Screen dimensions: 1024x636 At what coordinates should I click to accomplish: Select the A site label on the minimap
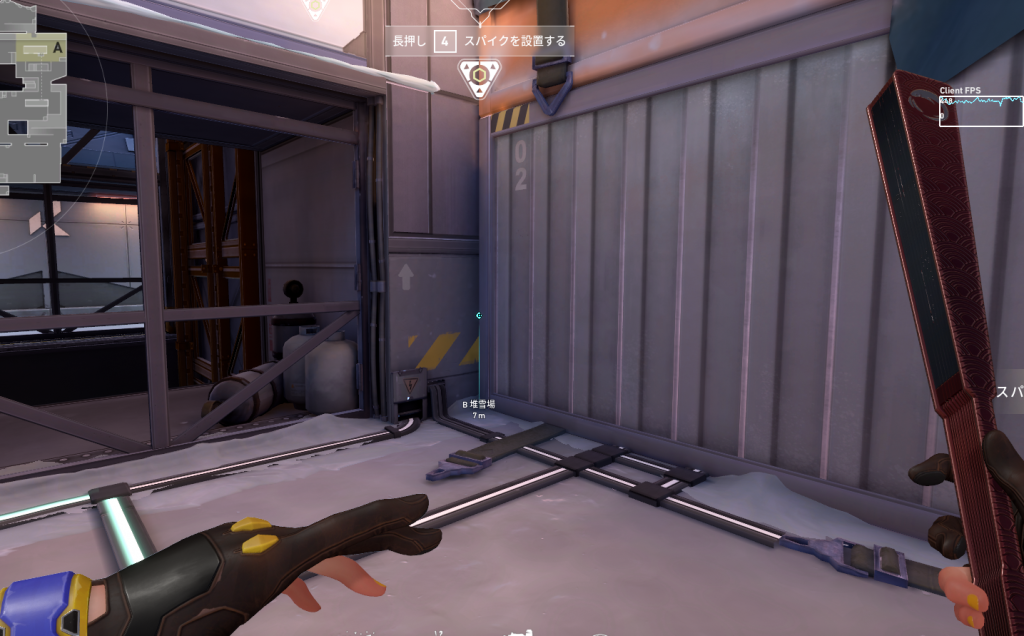(x=57, y=47)
